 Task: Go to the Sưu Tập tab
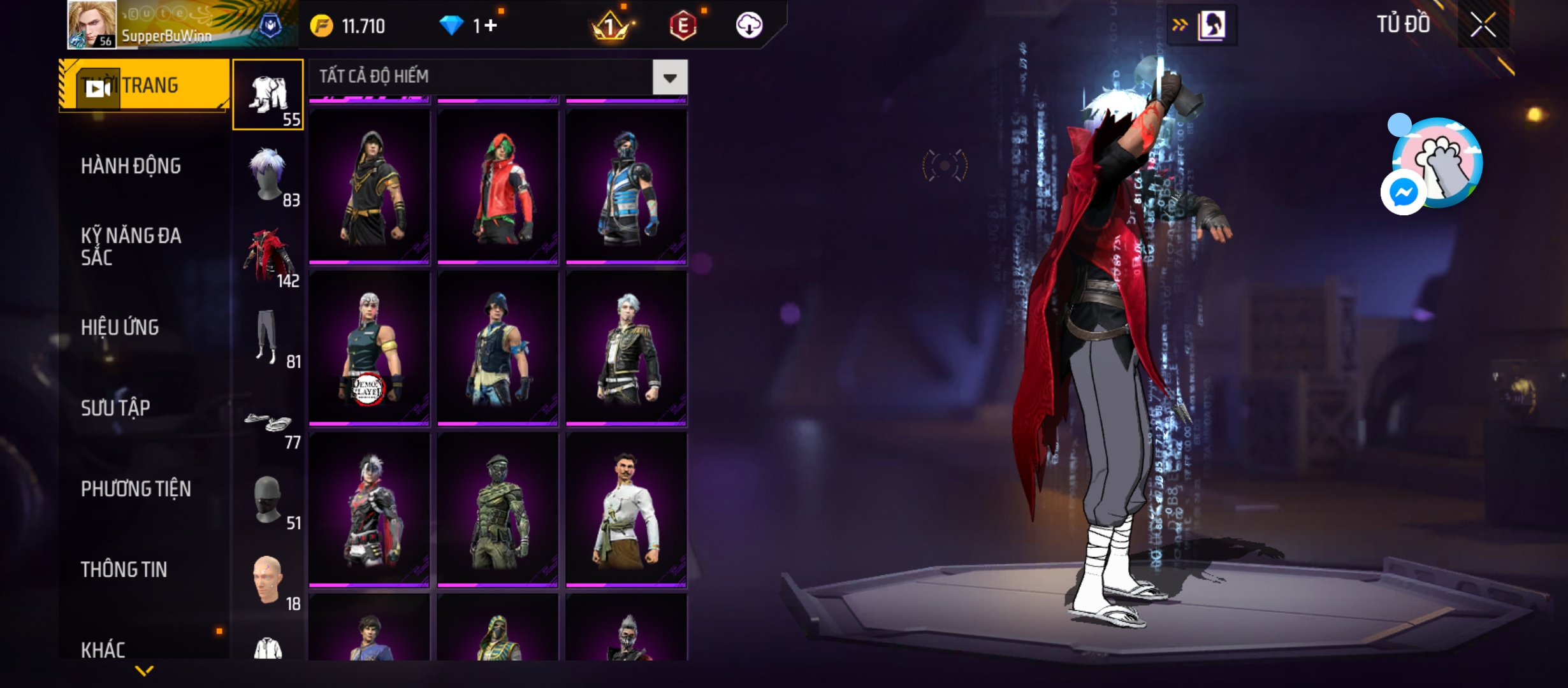click(x=115, y=408)
